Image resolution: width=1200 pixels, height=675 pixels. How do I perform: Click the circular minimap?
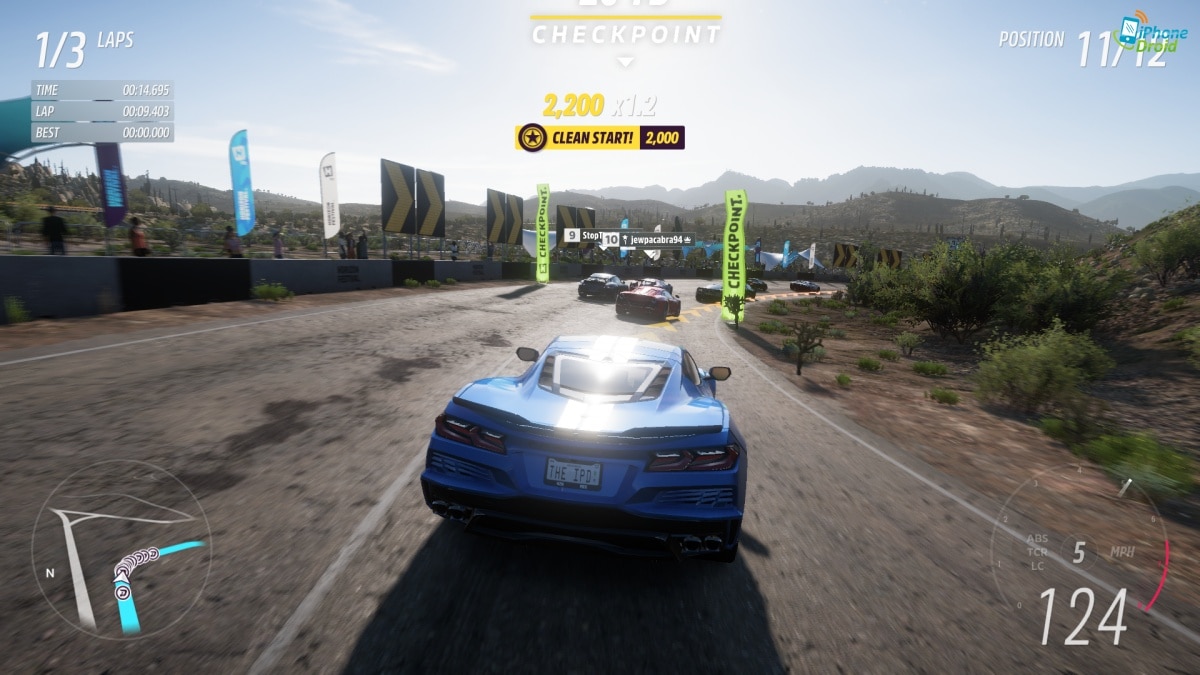point(120,548)
